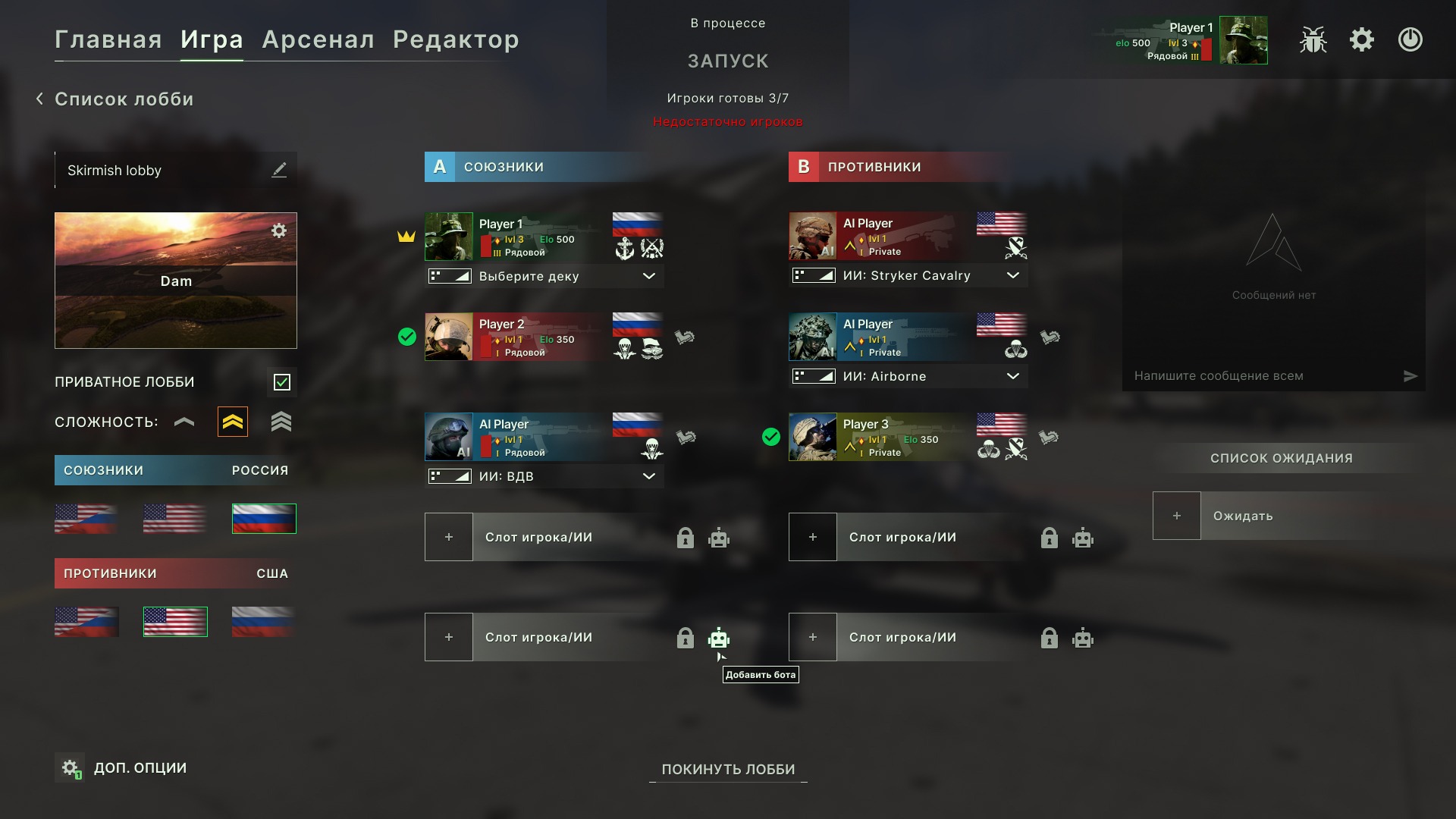1456x819 pixels.
Task: Click the power quit icon
Action: (1410, 39)
